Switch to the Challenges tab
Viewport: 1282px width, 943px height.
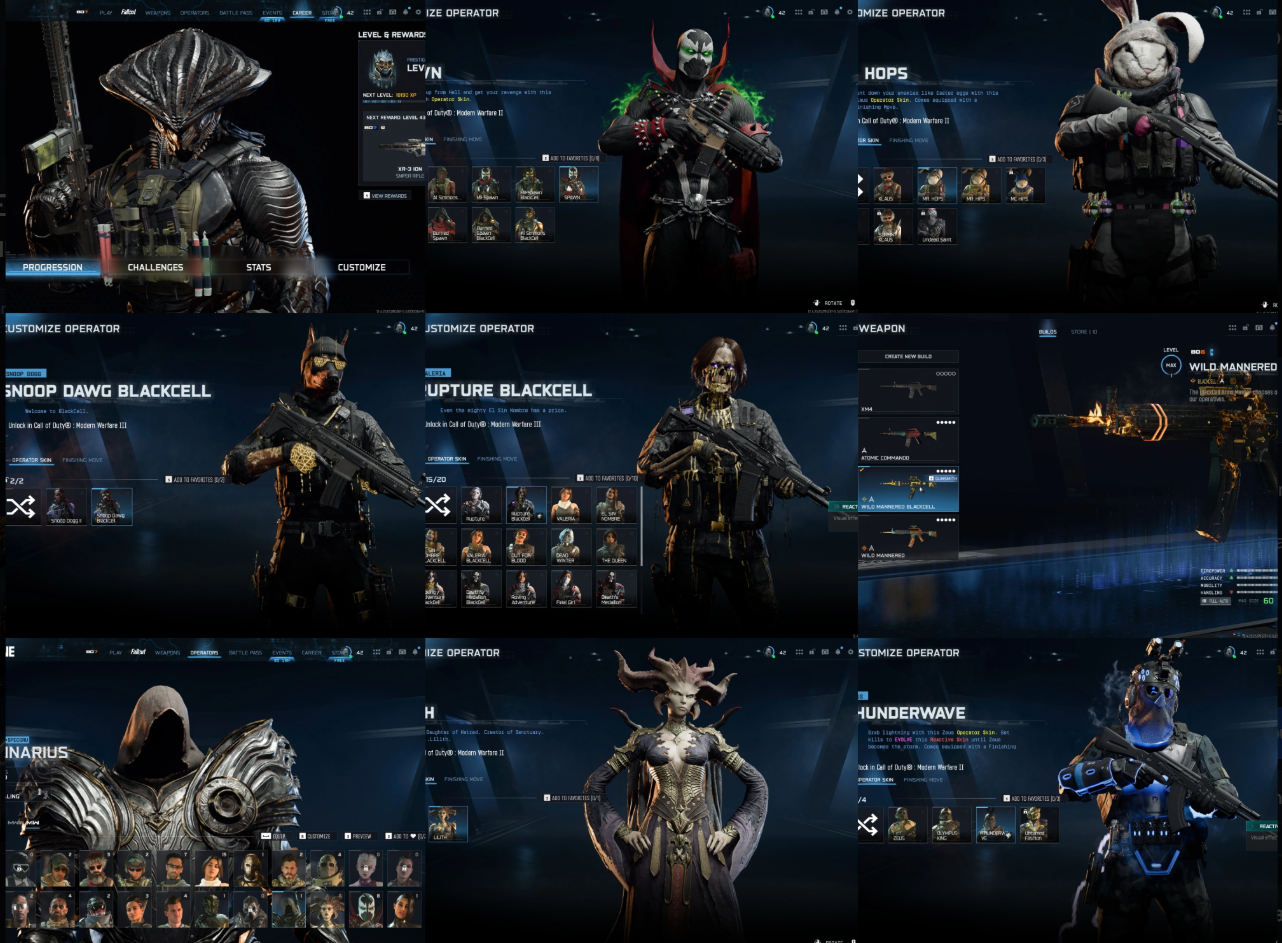pos(155,267)
